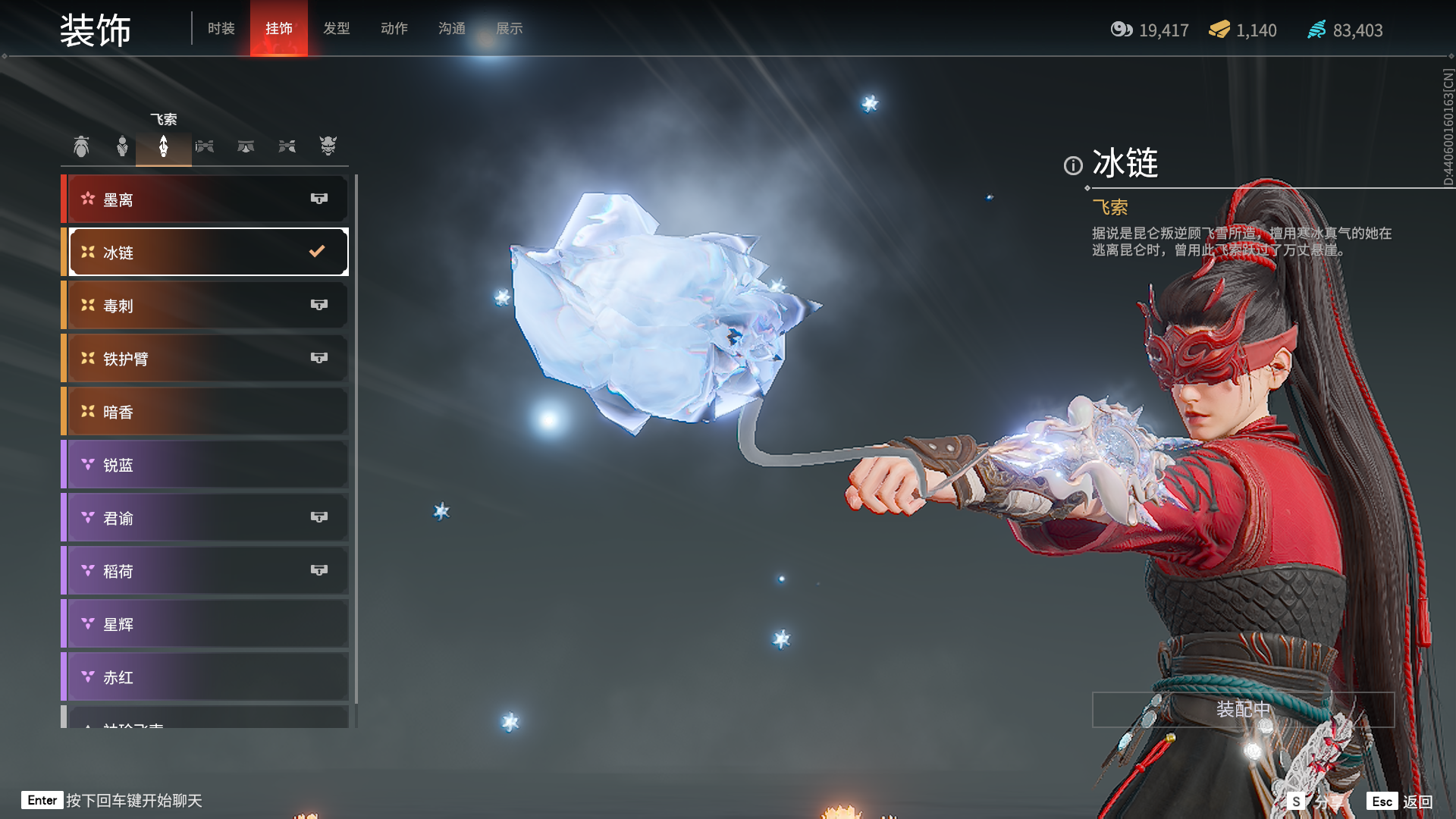The image size is (1456, 819).
Task: Go to the 沟通 tab
Action: click(x=451, y=29)
